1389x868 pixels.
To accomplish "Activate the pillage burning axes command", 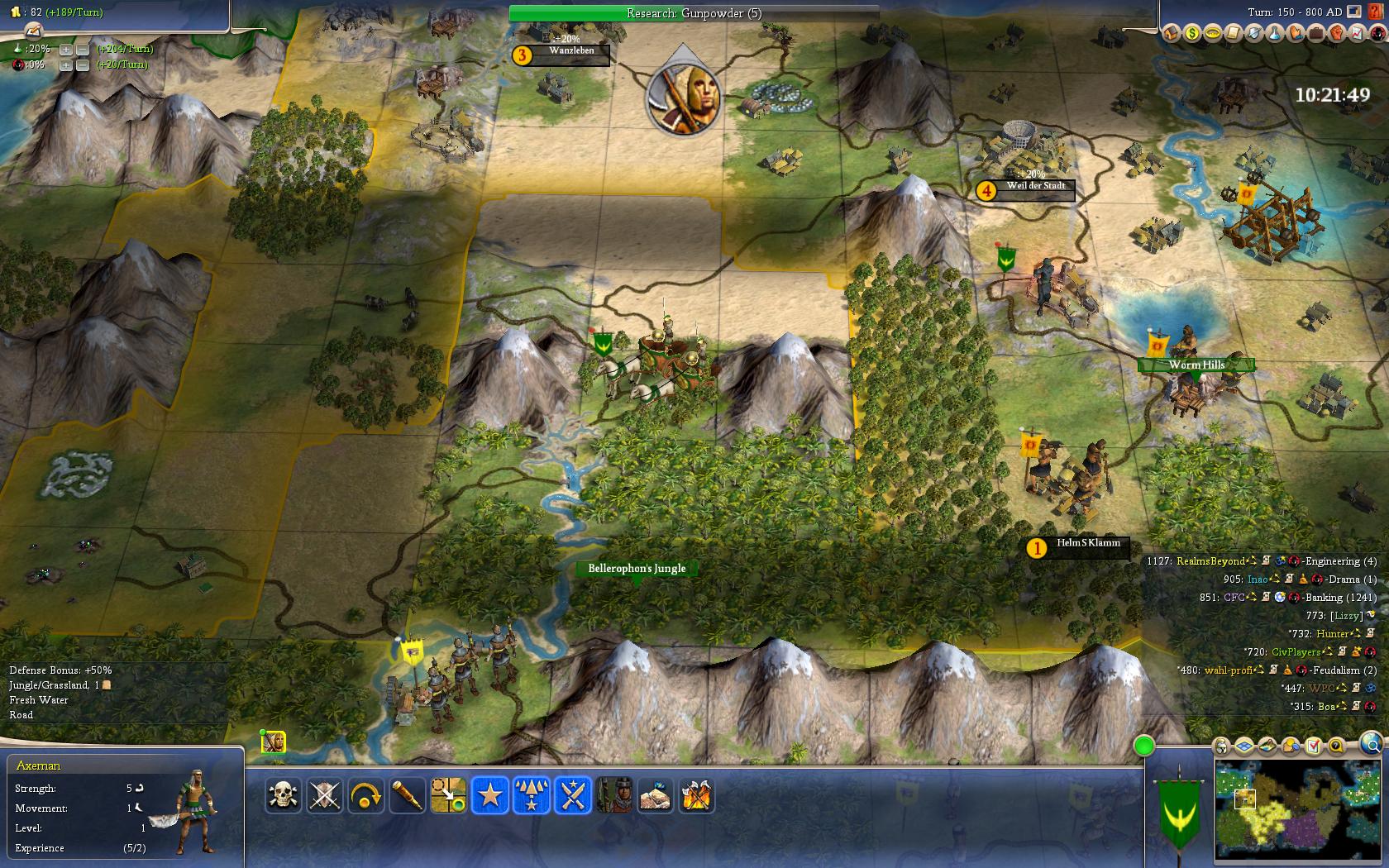I will tap(696, 796).
